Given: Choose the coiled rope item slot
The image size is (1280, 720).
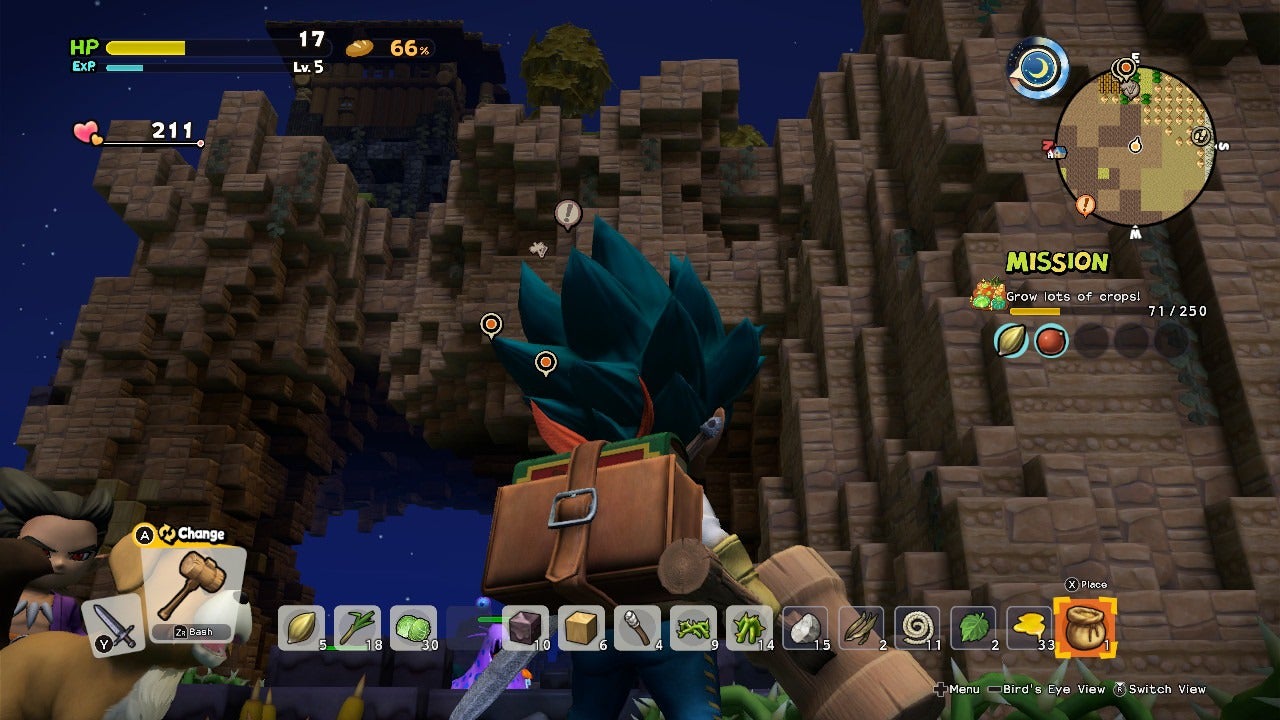Looking at the screenshot, I should pyautogui.click(x=917, y=628).
